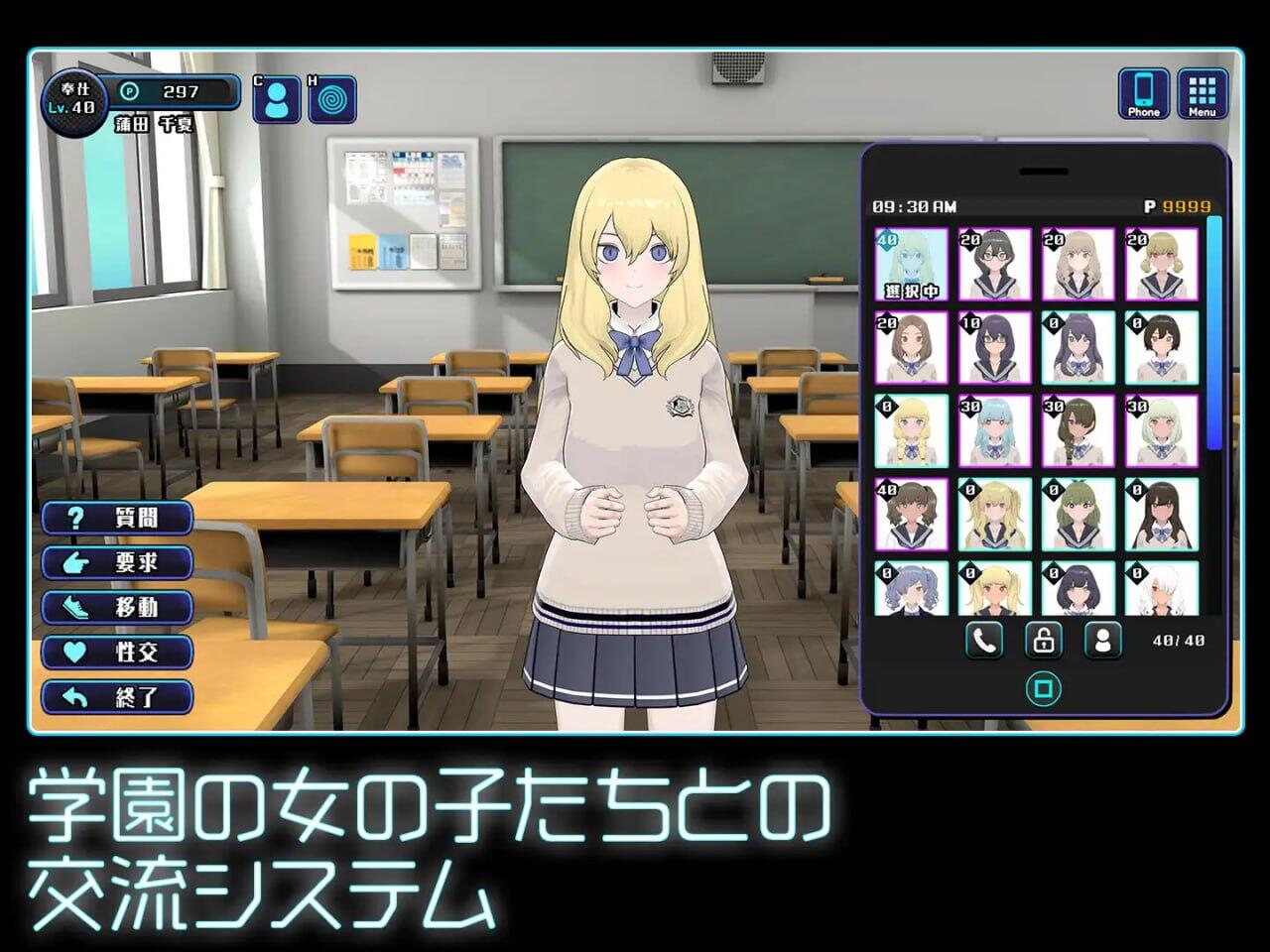Select the 移動 move command

tap(116, 607)
